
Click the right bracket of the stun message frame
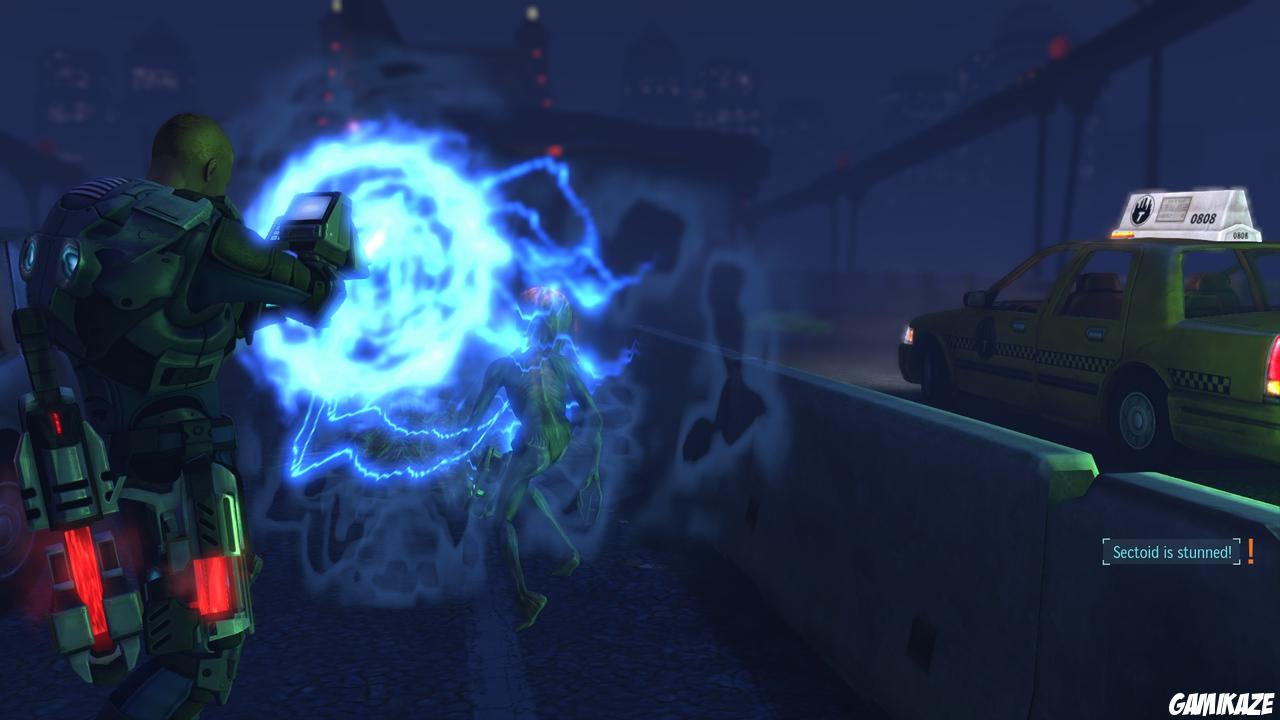click(1237, 551)
